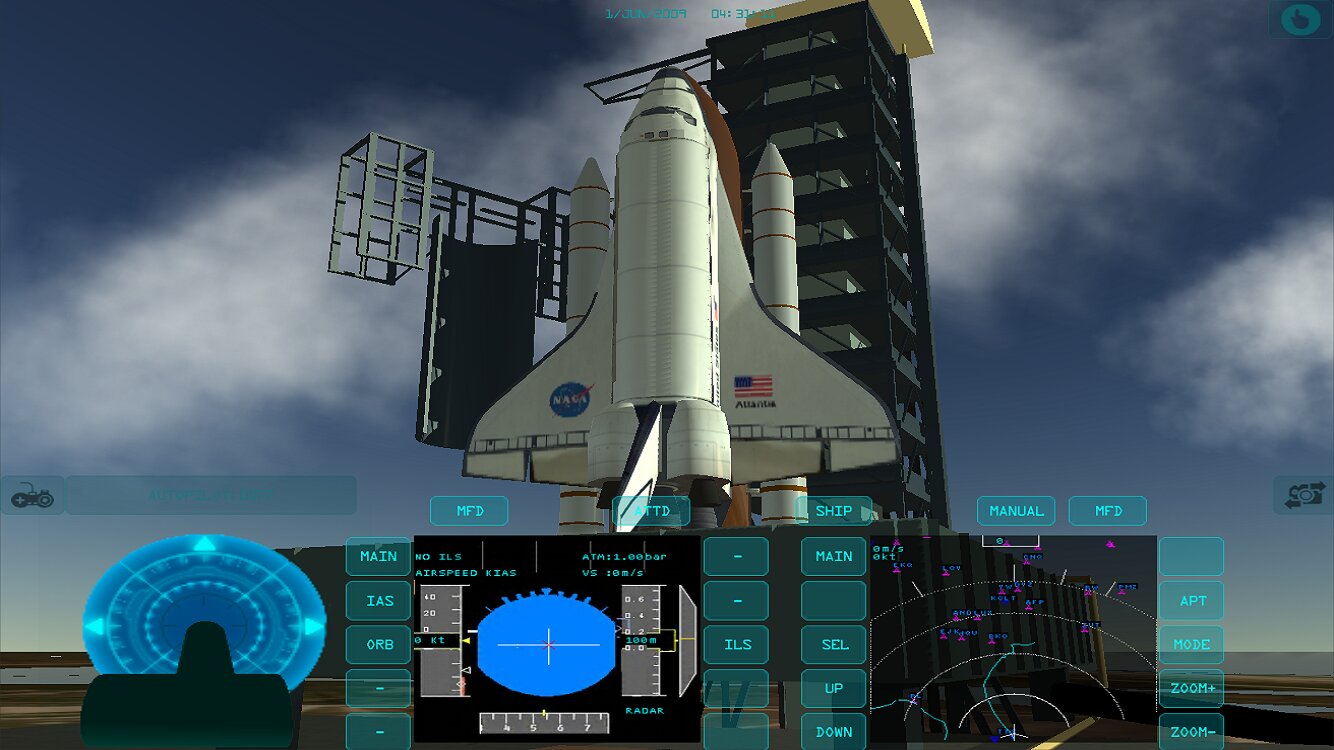
Task: Toggle the Autopilot Off bar
Action: pyautogui.click(x=210, y=495)
